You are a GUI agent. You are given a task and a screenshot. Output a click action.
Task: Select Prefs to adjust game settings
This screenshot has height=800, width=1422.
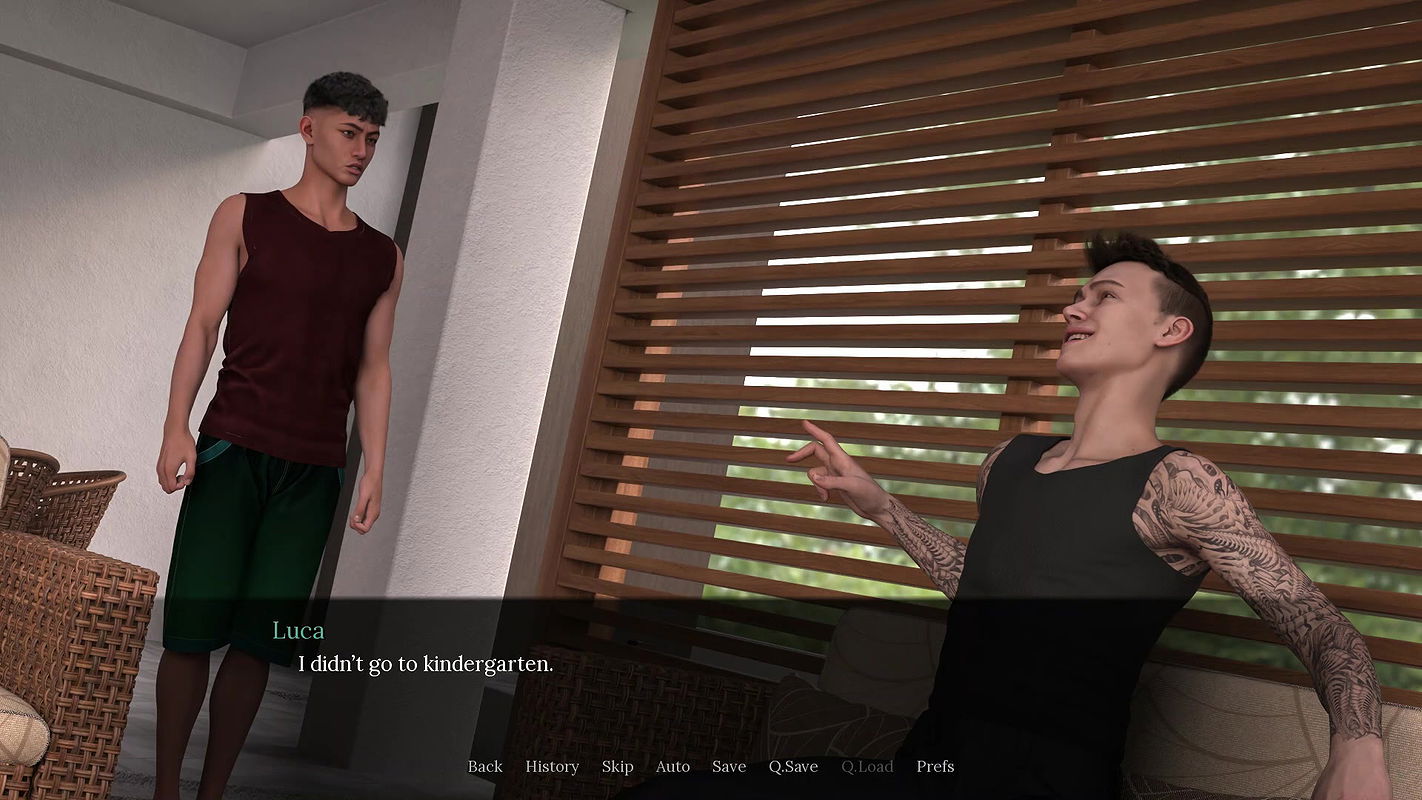coord(934,766)
